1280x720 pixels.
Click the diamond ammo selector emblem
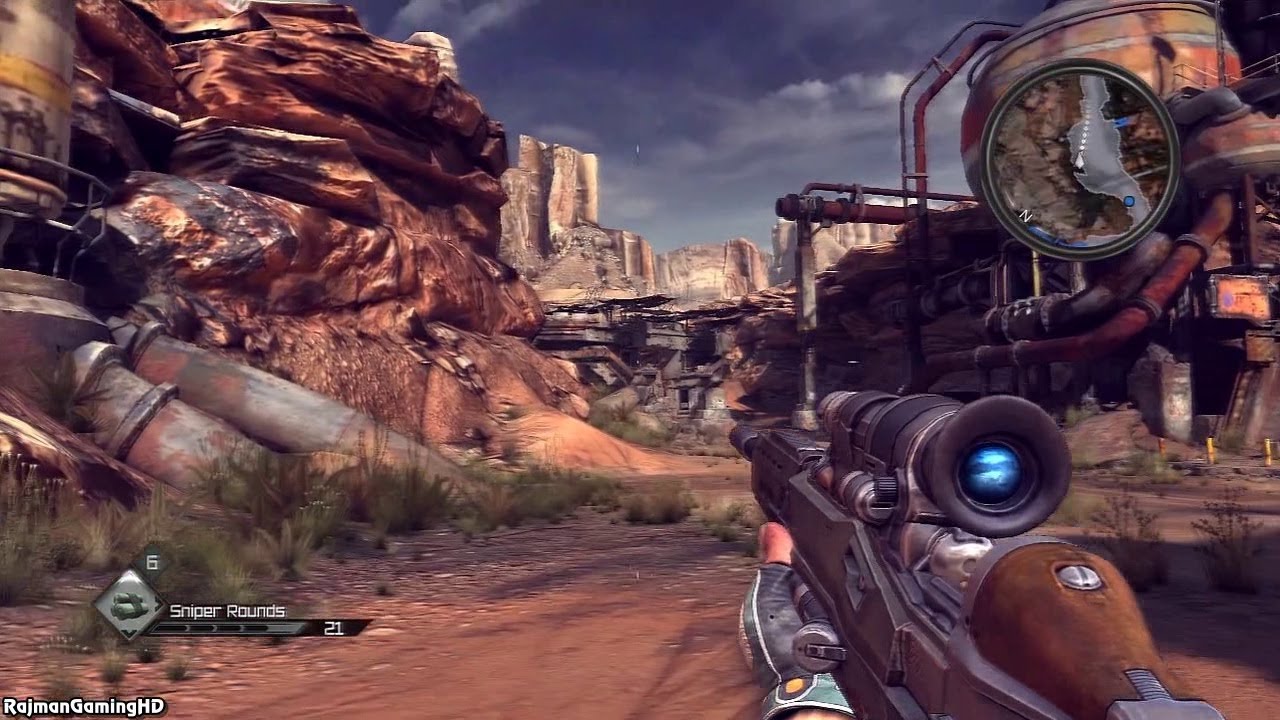132,604
